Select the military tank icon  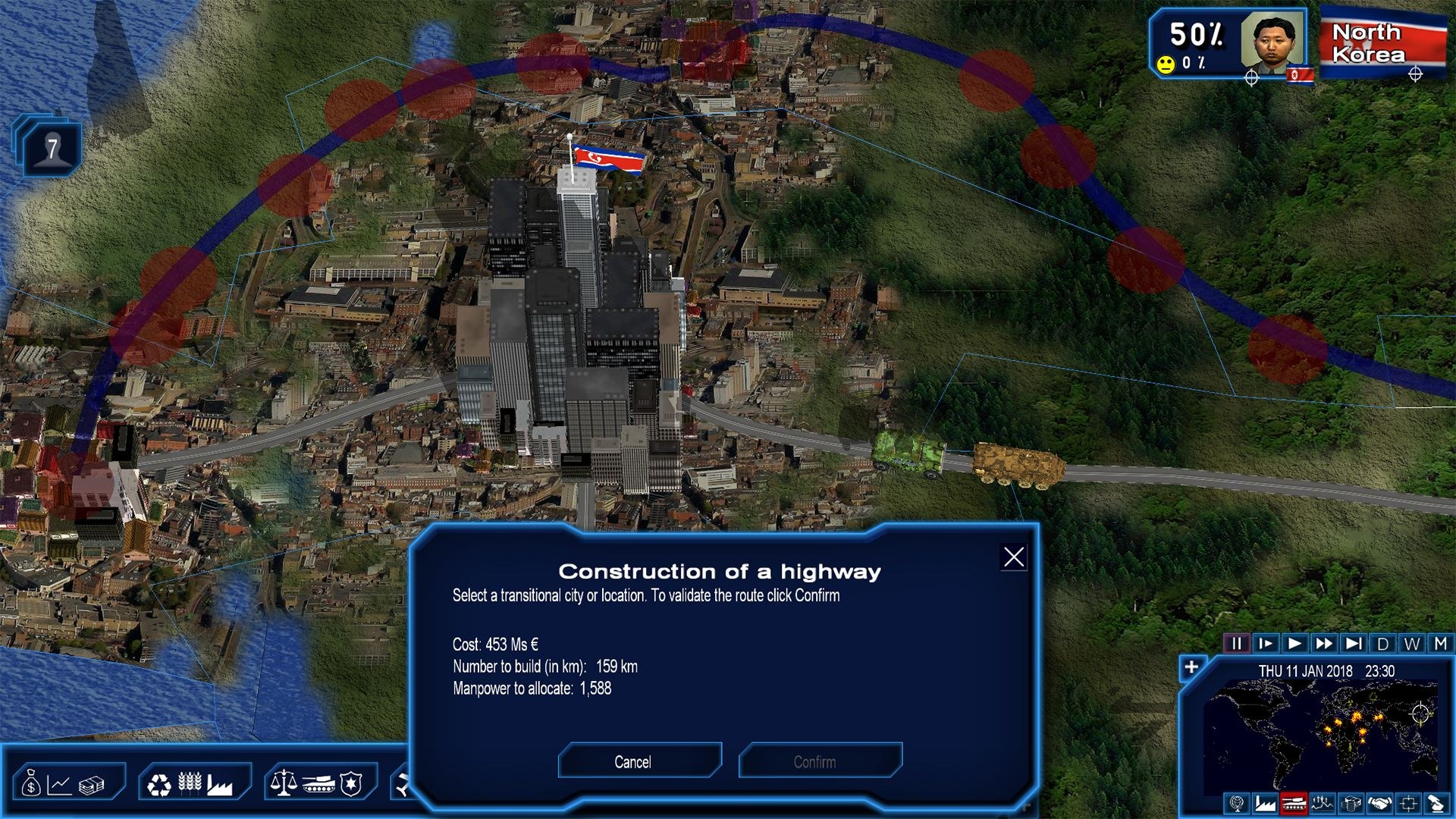pyautogui.click(x=318, y=785)
